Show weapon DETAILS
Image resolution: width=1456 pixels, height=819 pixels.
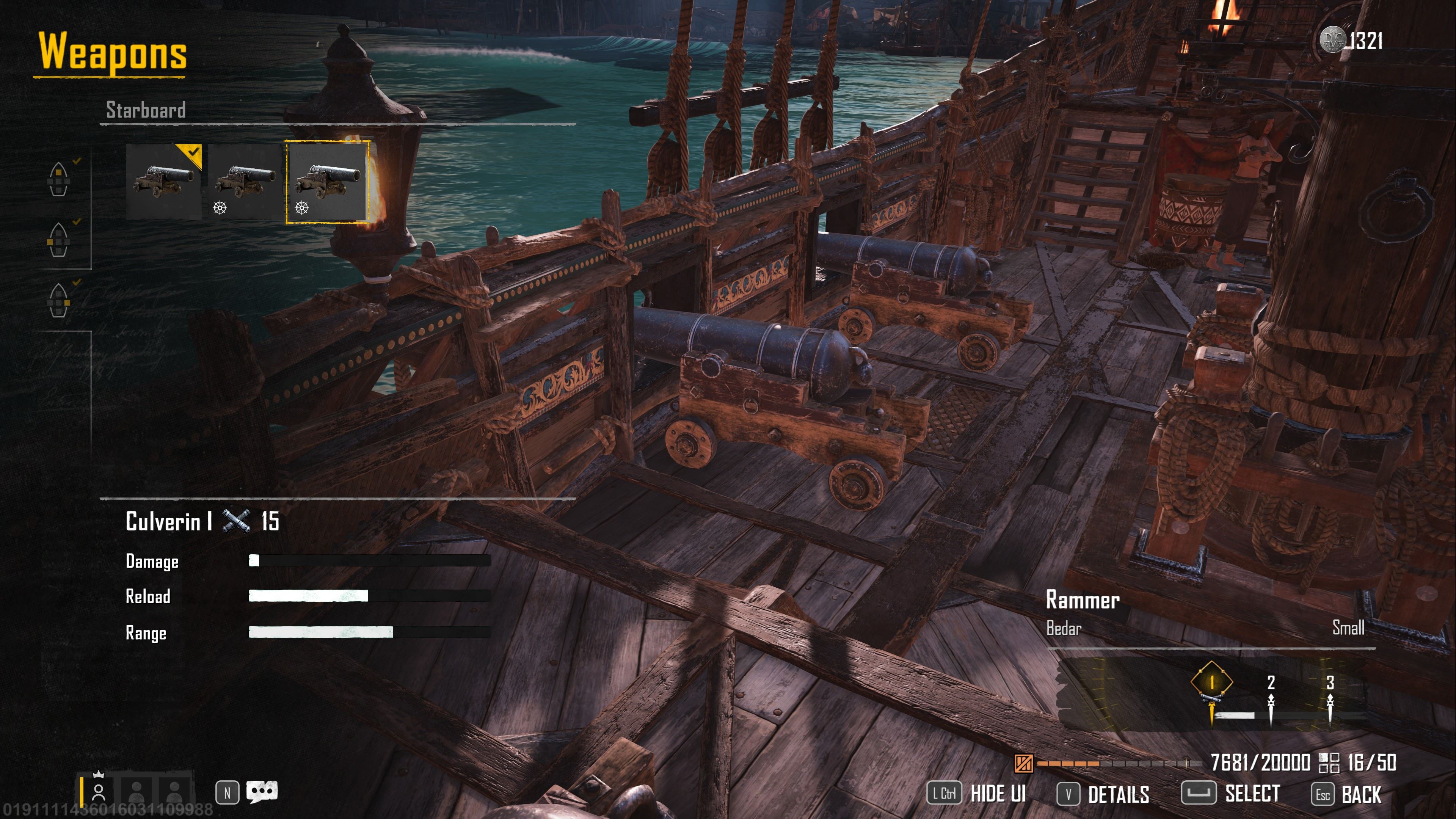tap(1103, 794)
